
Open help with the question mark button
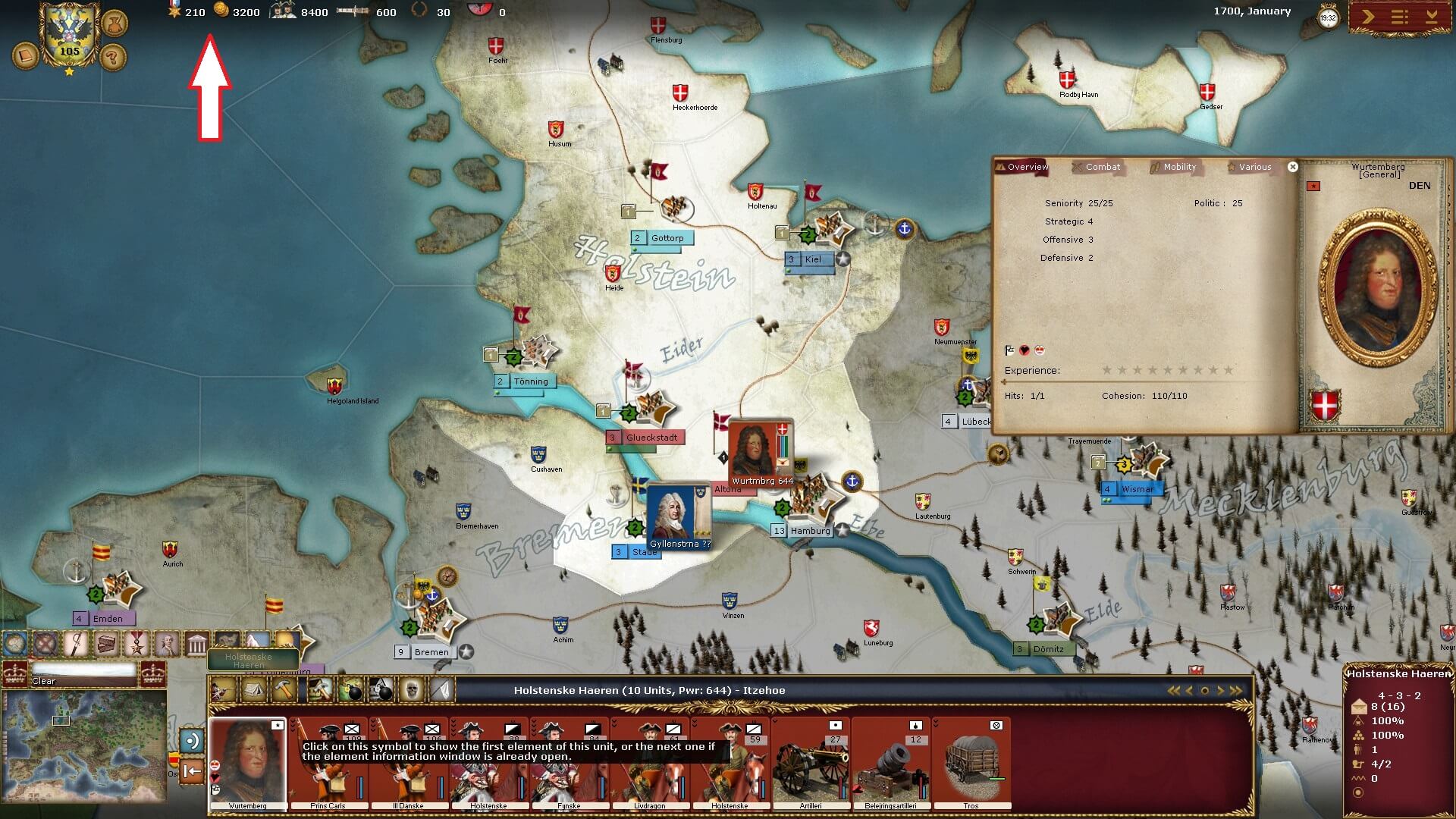112,57
